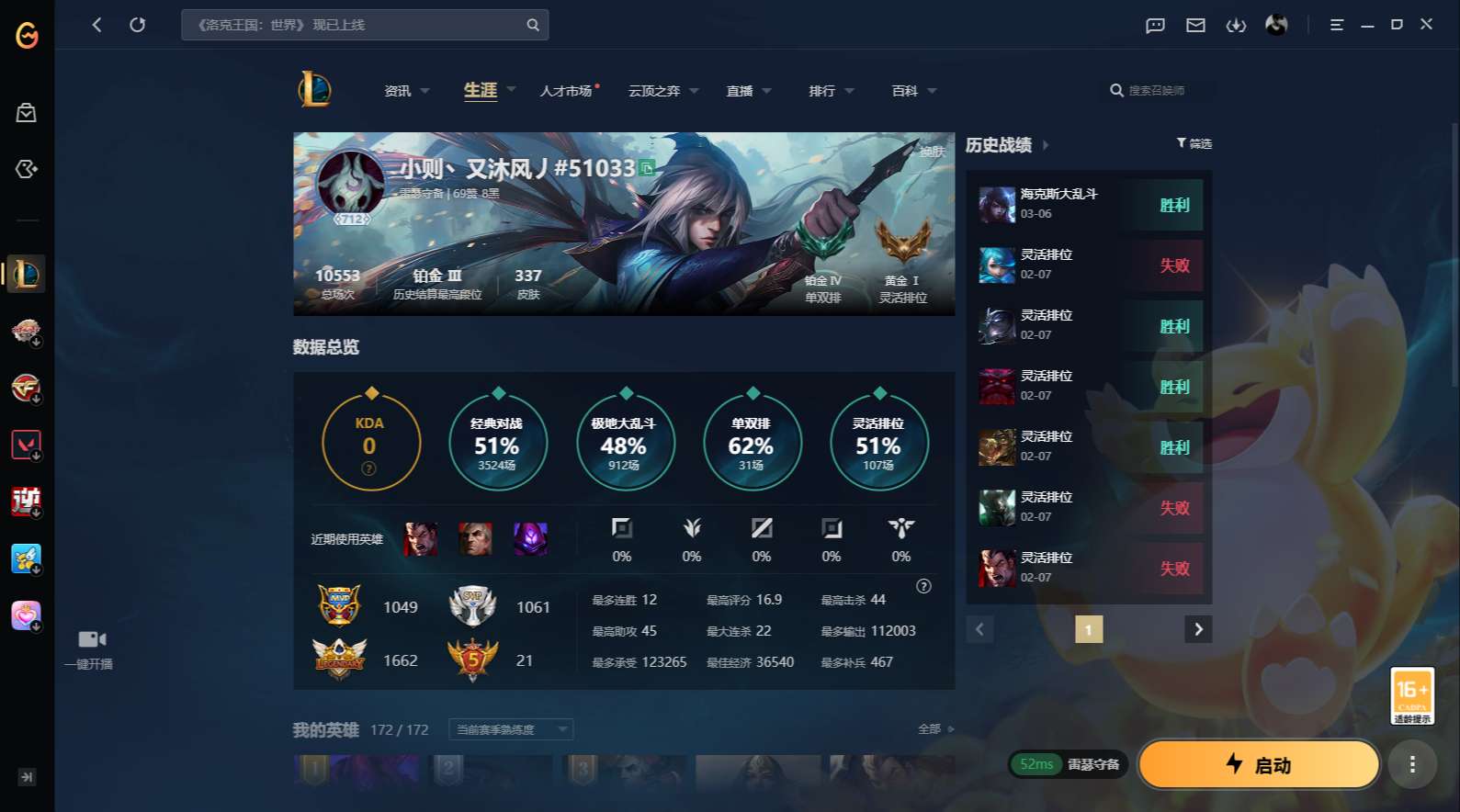Click the game library bag icon in sidebar
The image size is (1460, 812).
tap(25, 112)
